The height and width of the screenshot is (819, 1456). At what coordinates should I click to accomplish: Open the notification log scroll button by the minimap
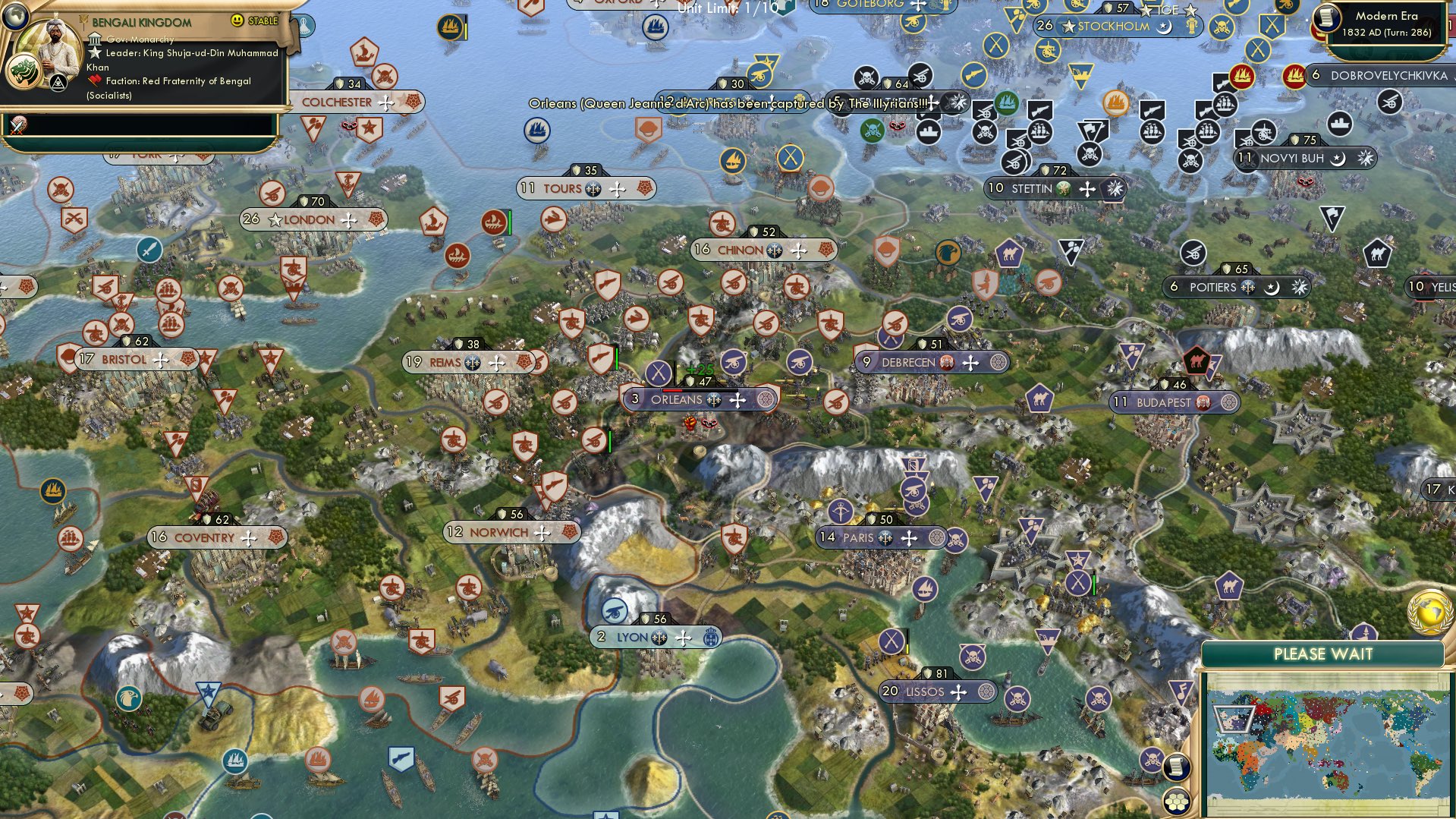1175,767
